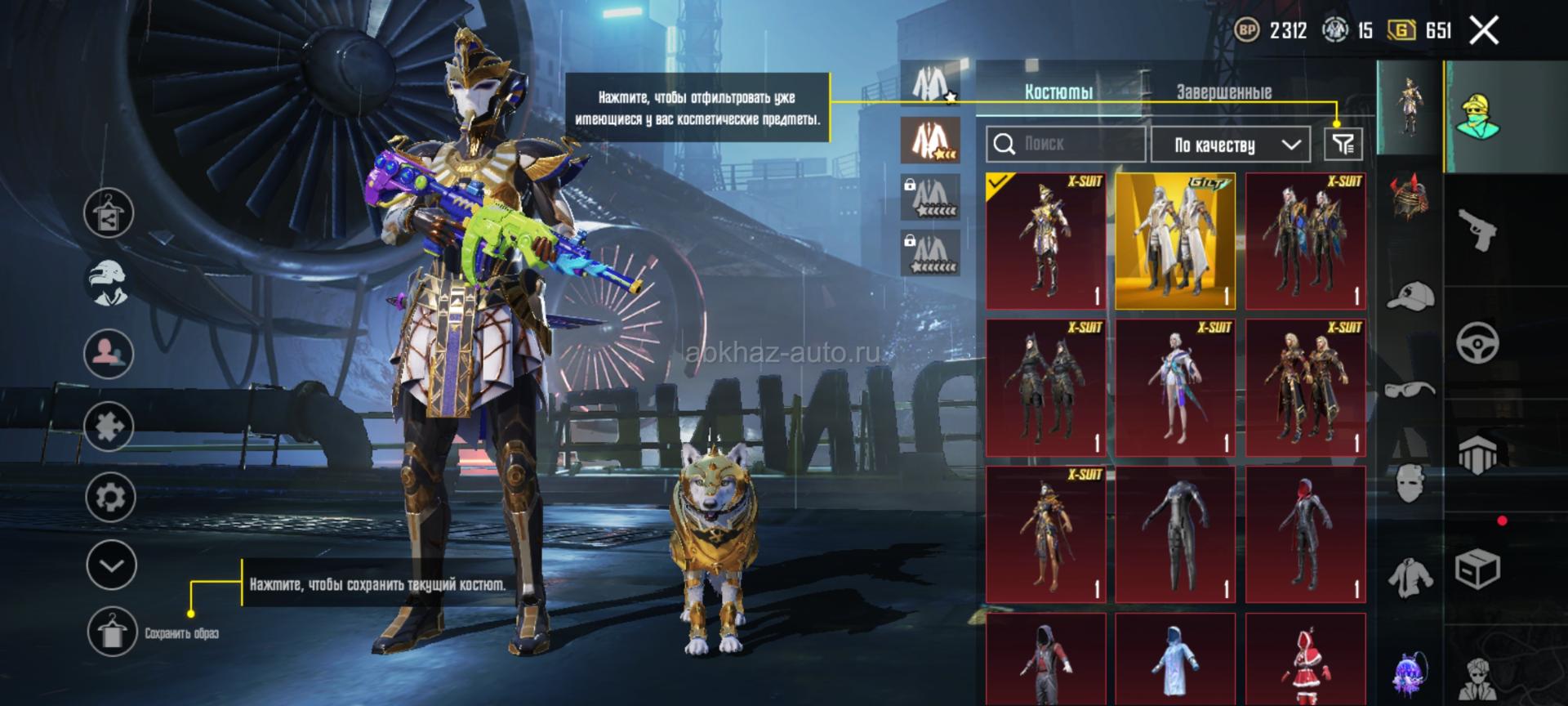Open the pistol weapons category
The height and width of the screenshot is (706, 1568).
[1478, 230]
